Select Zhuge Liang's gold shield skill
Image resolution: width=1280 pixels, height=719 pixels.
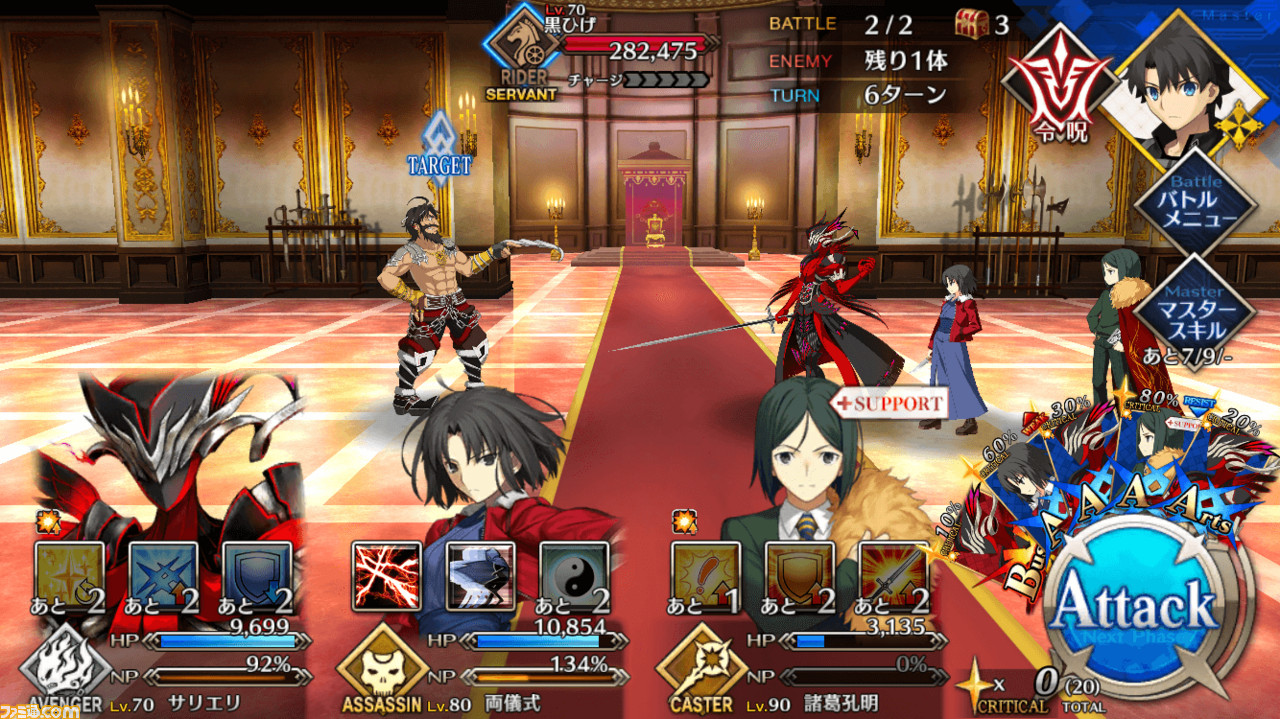coord(800,576)
